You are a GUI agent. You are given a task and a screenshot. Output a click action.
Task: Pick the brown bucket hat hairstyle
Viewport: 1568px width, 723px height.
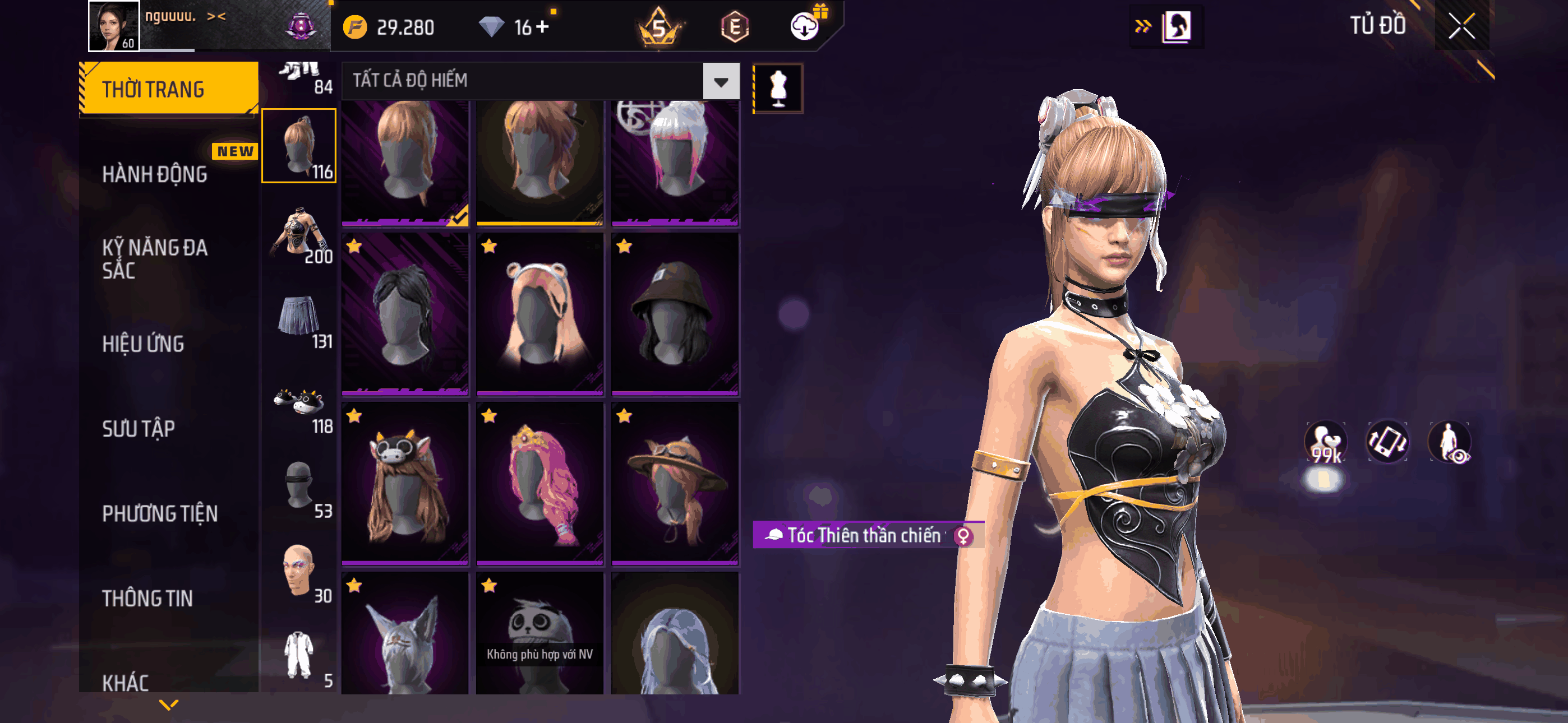tap(675, 313)
